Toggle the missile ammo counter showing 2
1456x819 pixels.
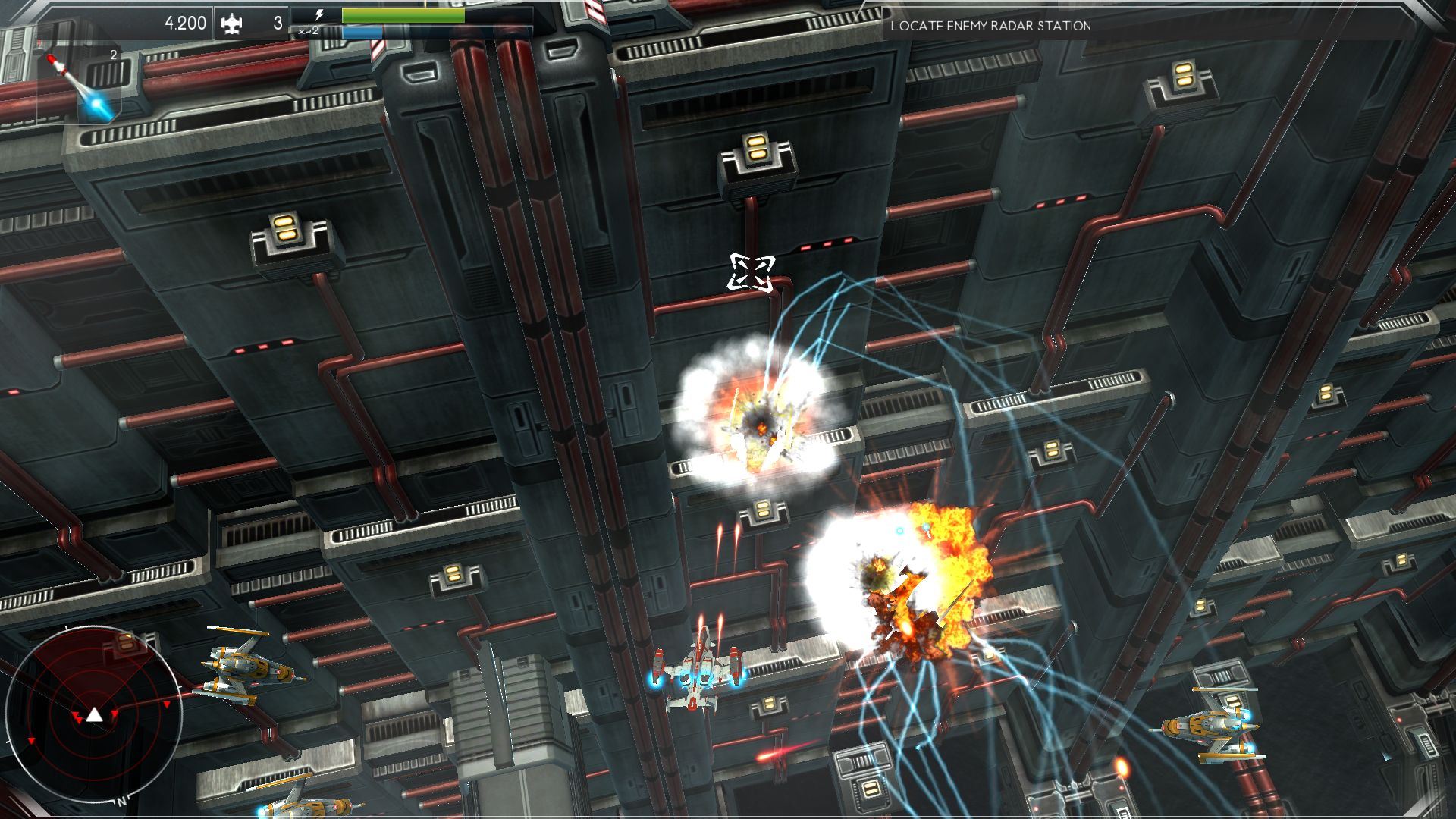click(112, 55)
